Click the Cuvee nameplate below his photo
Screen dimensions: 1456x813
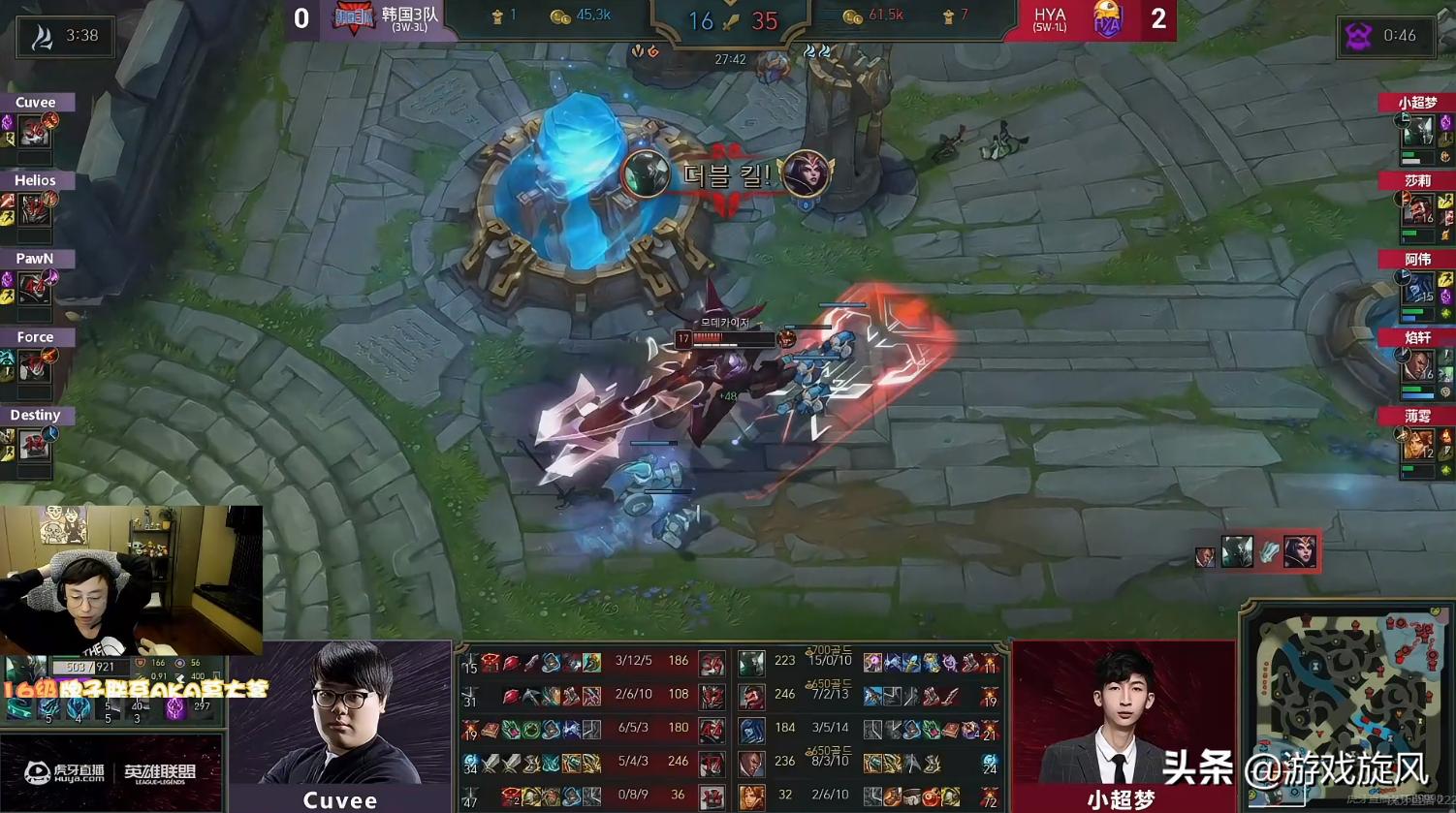tap(338, 798)
